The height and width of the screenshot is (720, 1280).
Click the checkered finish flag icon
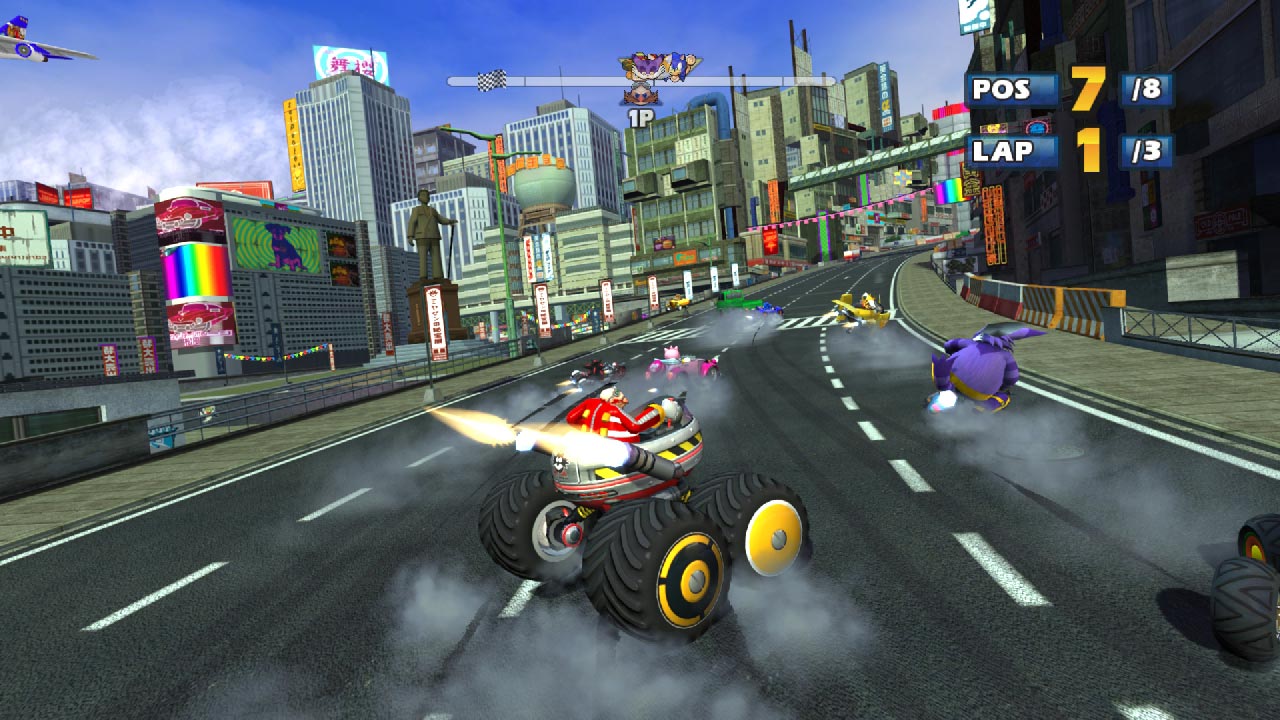click(x=492, y=78)
